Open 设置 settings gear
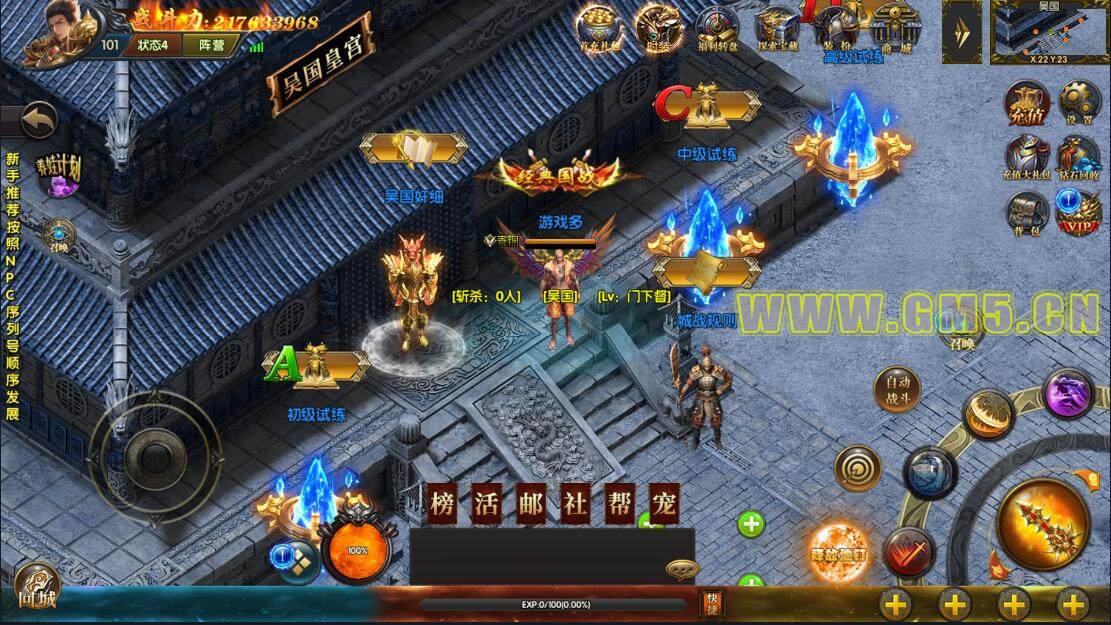The height and width of the screenshot is (625, 1111). pyautogui.click(x=1079, y=103)
